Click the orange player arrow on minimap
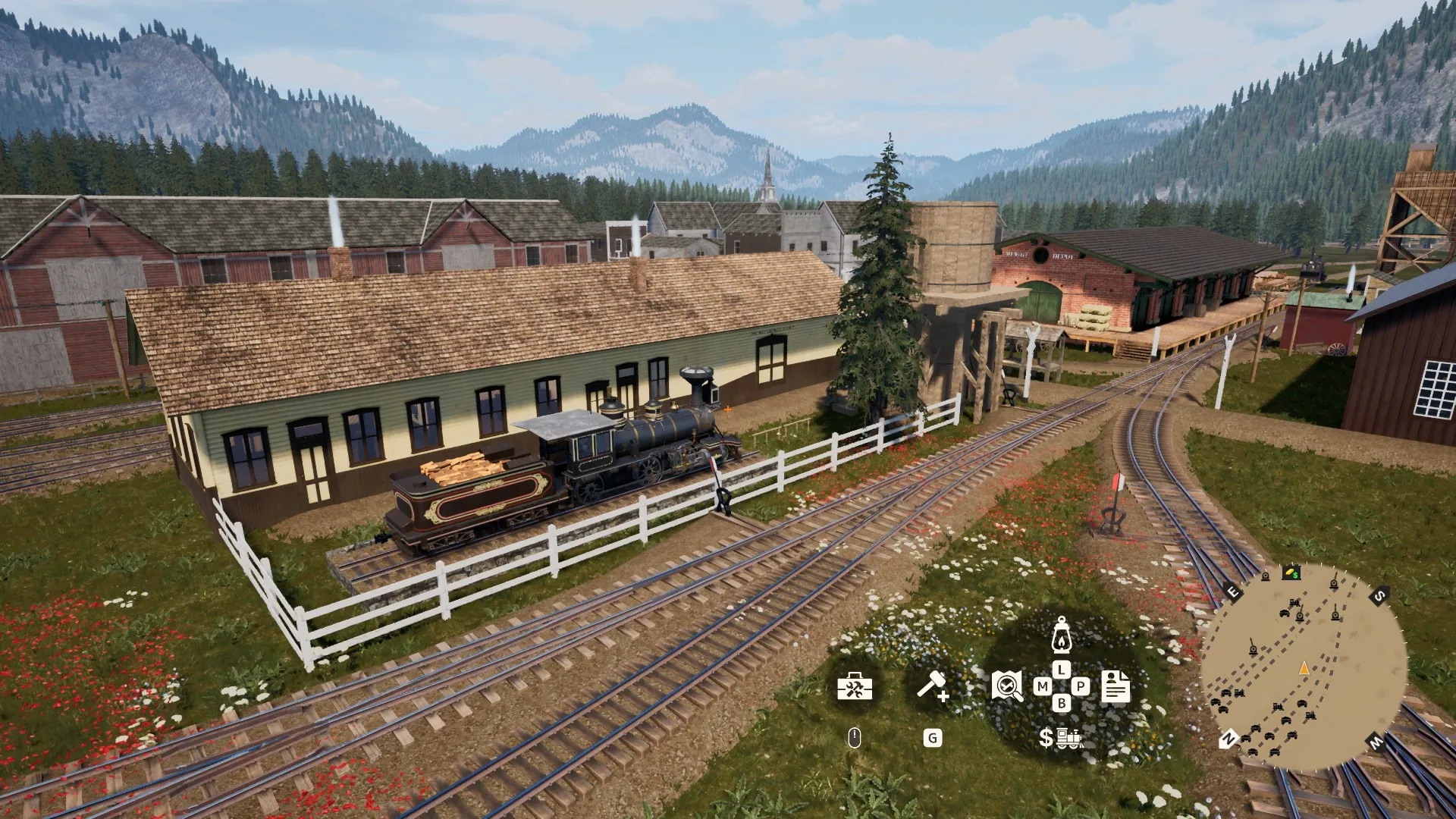 pos(1304,668)
